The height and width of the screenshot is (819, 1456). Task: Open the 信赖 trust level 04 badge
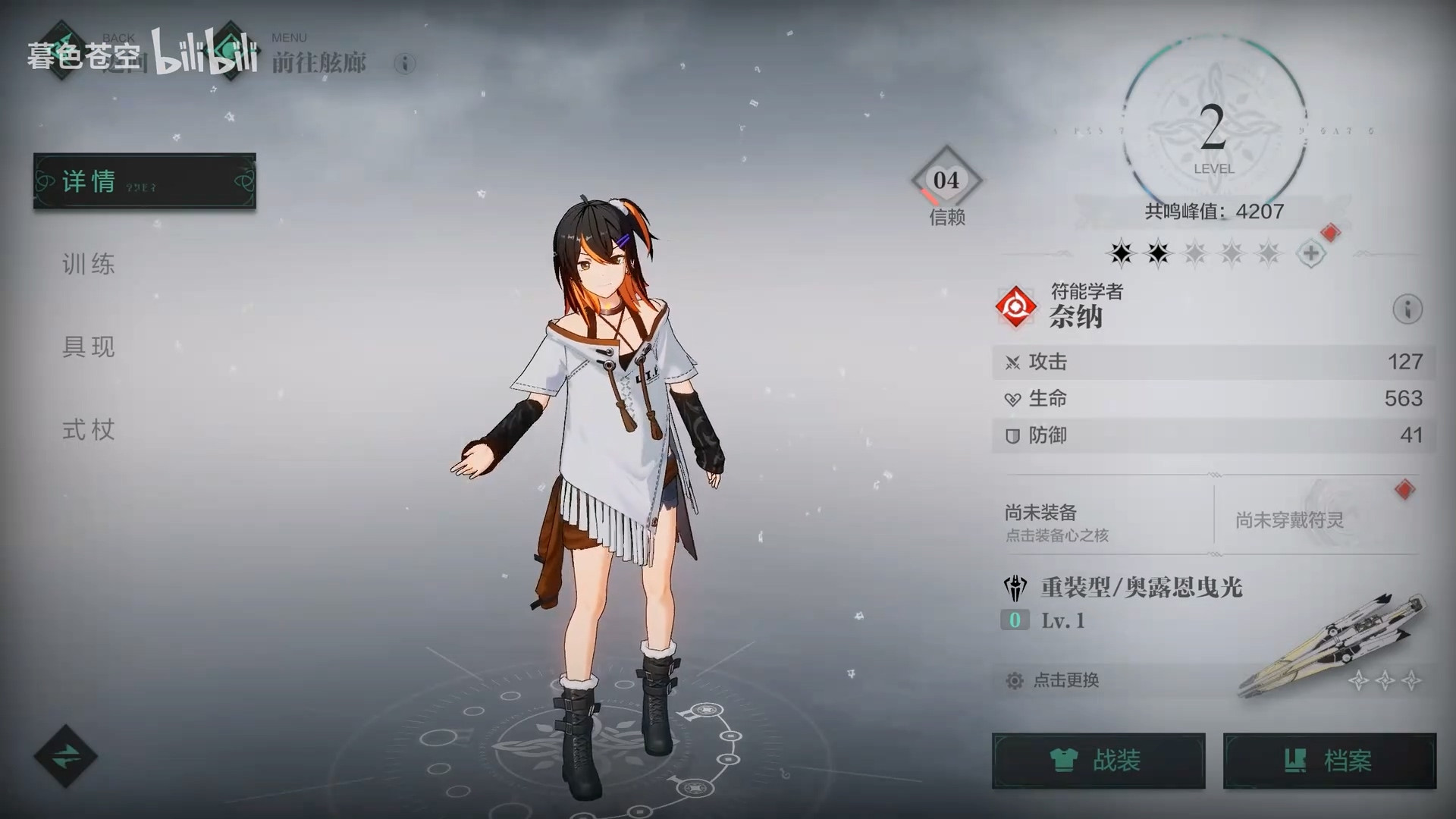tap(946, 182)
